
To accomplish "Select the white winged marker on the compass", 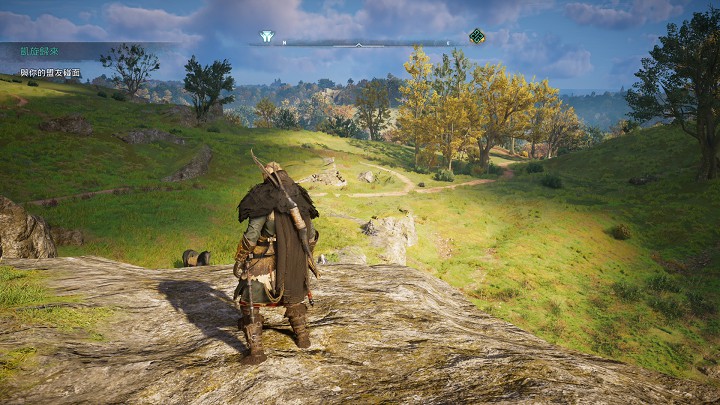I will click(267, 36).
